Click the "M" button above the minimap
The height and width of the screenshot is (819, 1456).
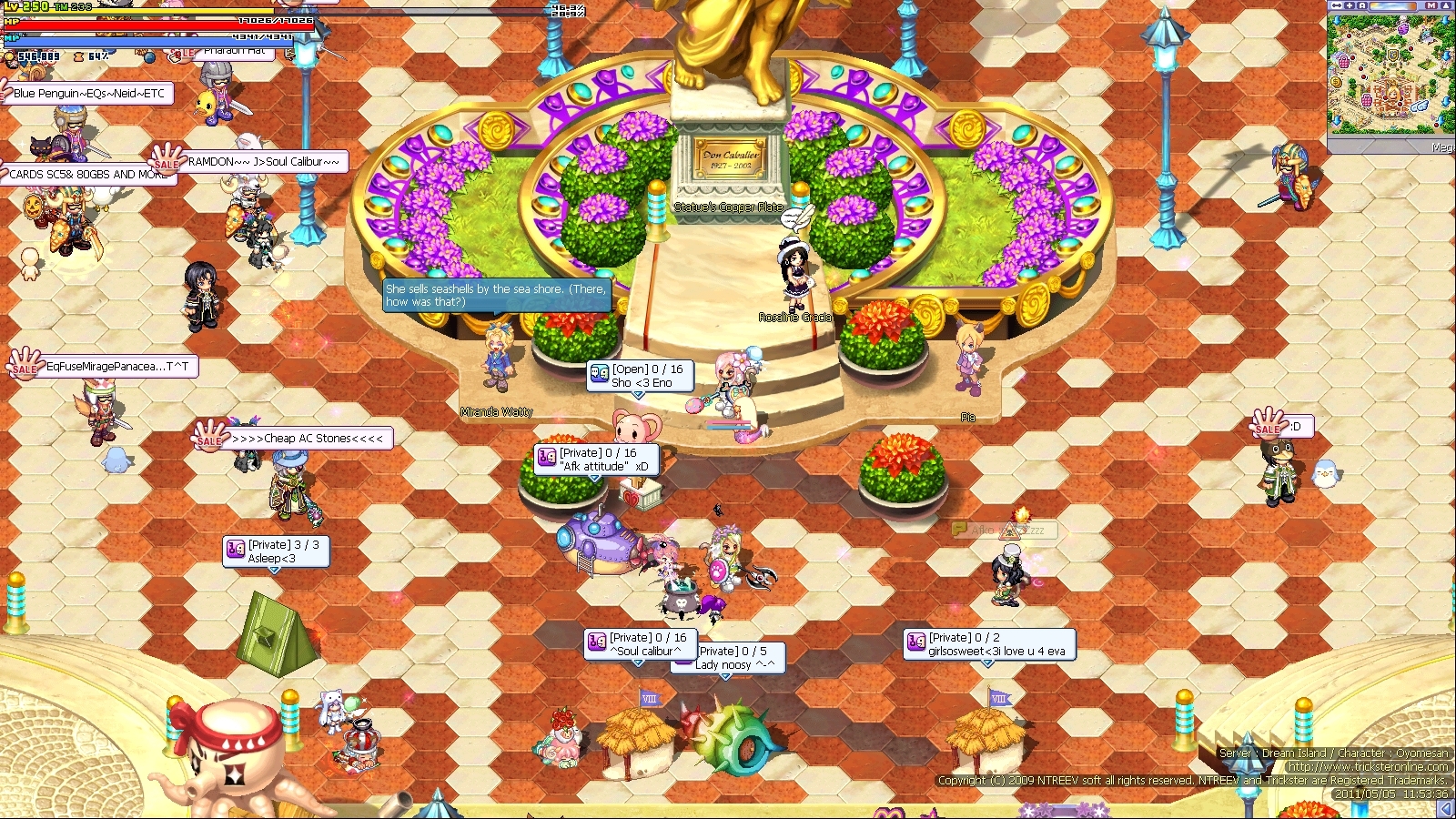(1431, 5)
